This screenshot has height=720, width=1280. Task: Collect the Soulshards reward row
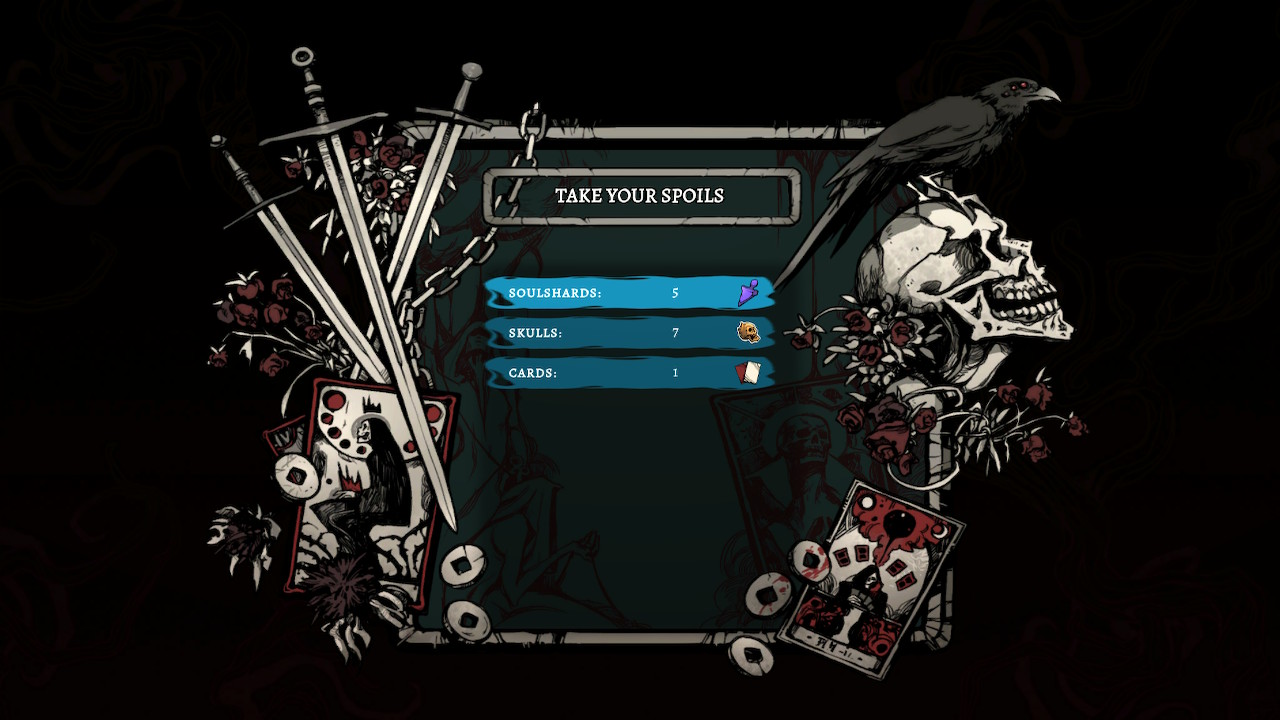pos(630,293)
